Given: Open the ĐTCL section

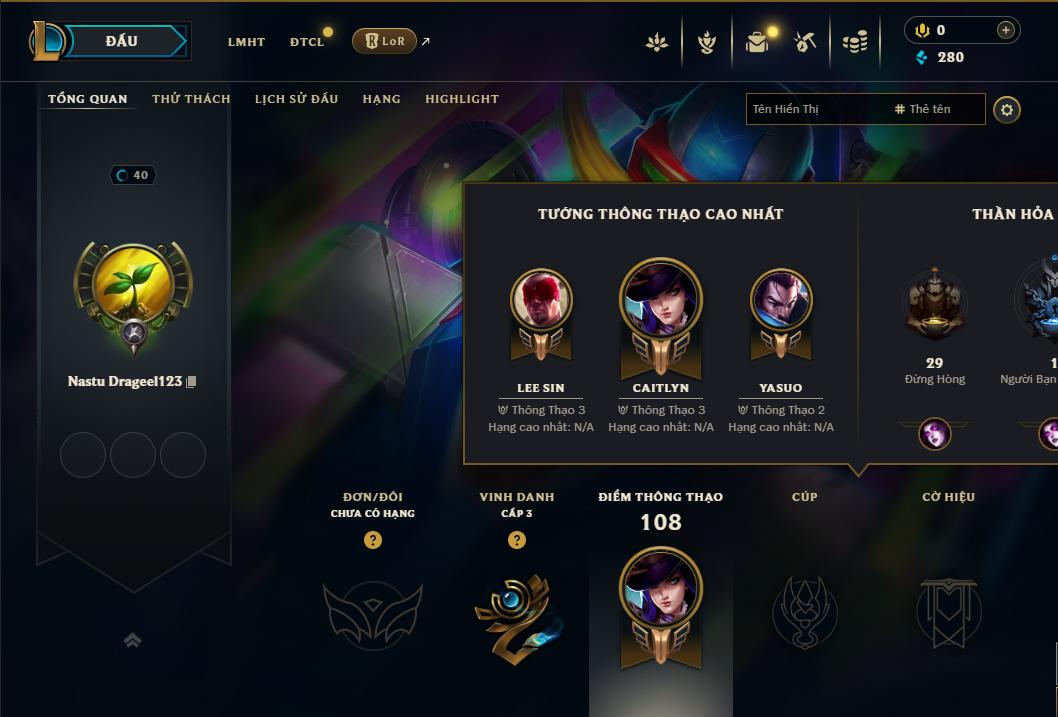Looking at the screenshot, I should [x=307, y=42].
